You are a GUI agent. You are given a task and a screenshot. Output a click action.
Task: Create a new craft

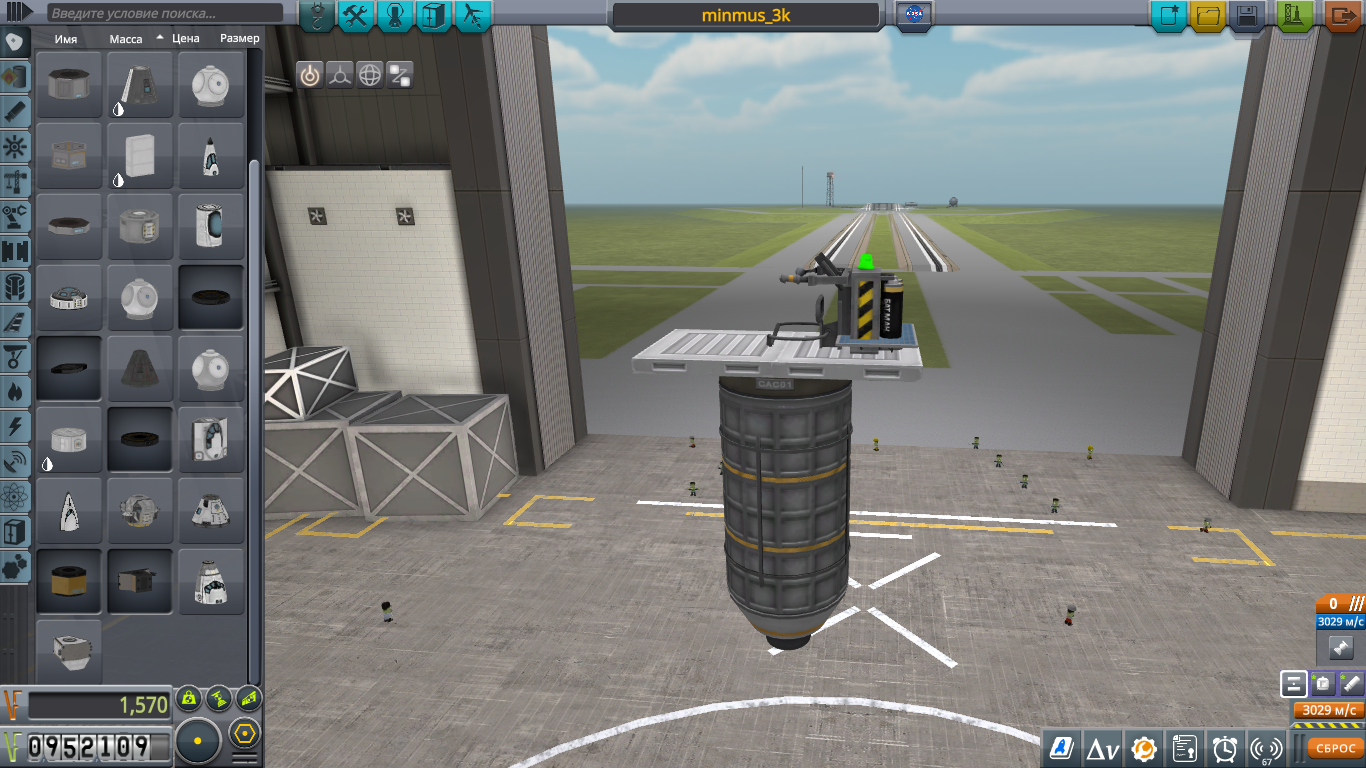click(x=1168, y=16)
